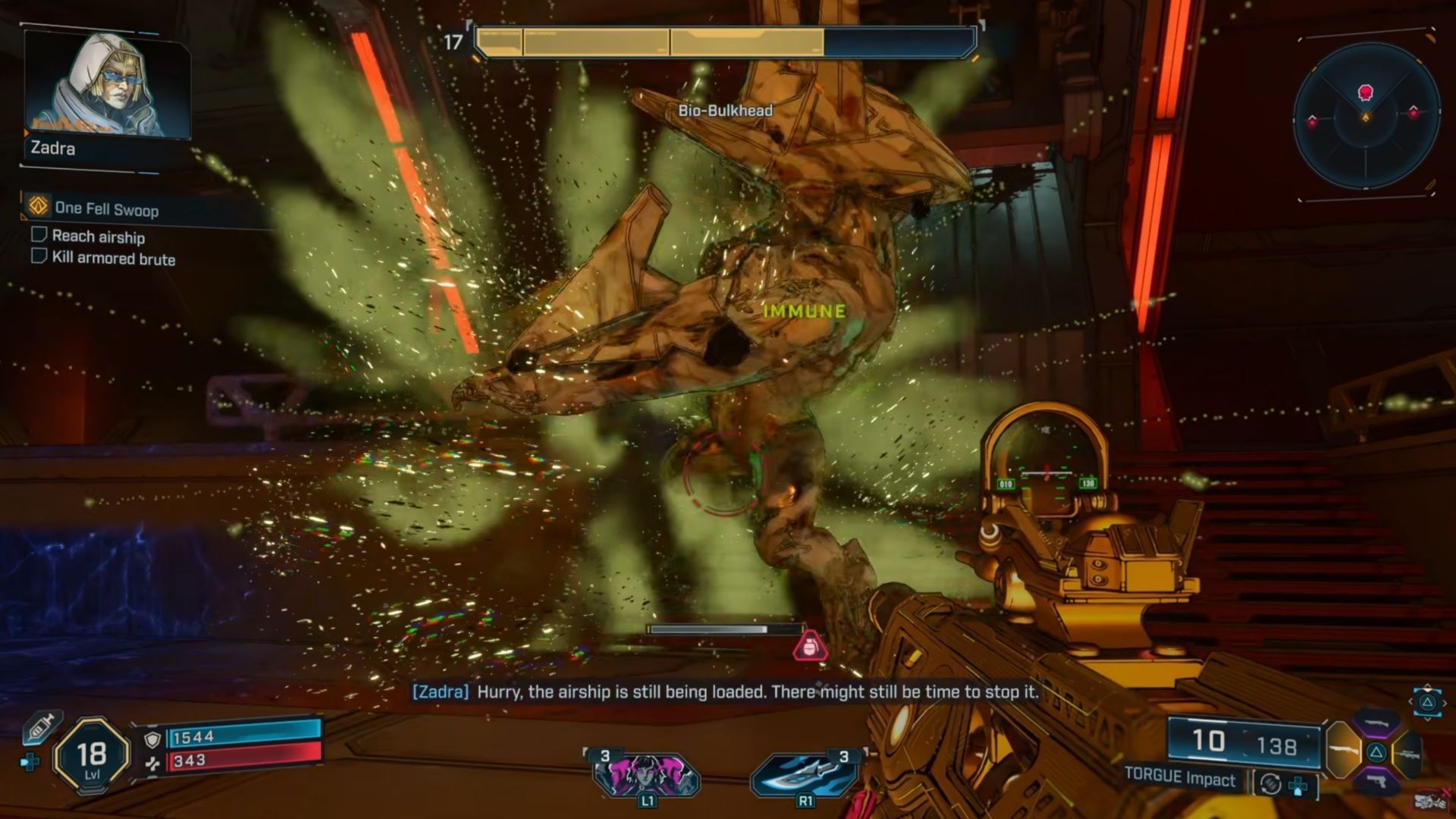Activate the pink character action skill
The image size is (1456, 819).
[645, 775]
